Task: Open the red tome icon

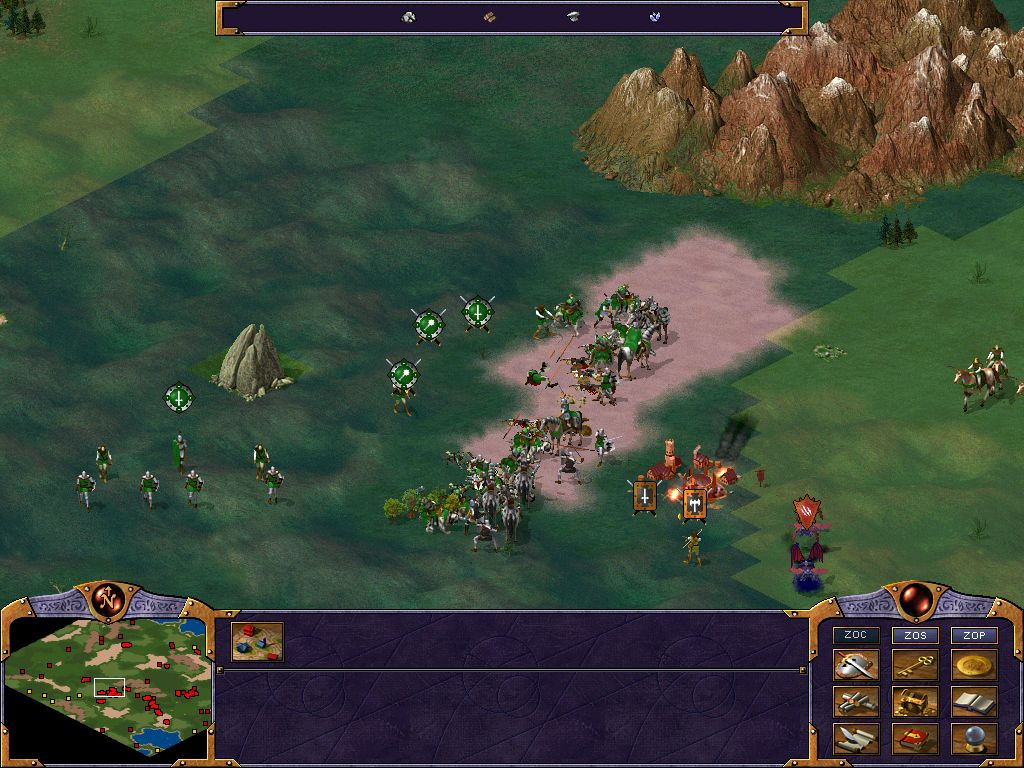Action: click(915, 739)
